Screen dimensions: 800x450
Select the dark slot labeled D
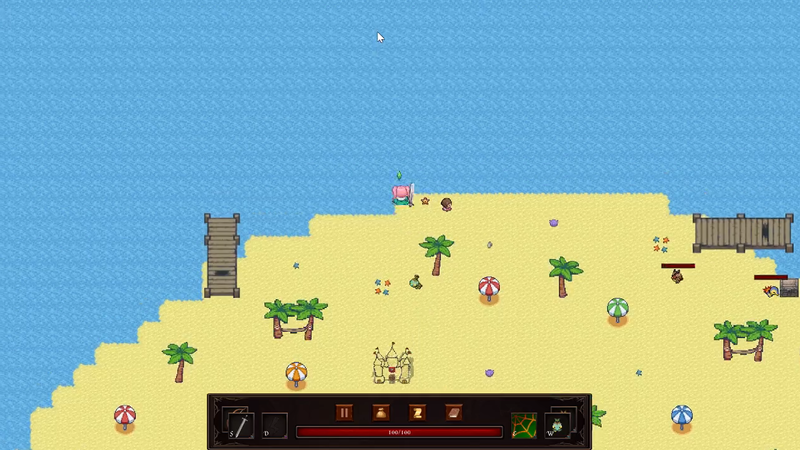click(x=274, y=425)
